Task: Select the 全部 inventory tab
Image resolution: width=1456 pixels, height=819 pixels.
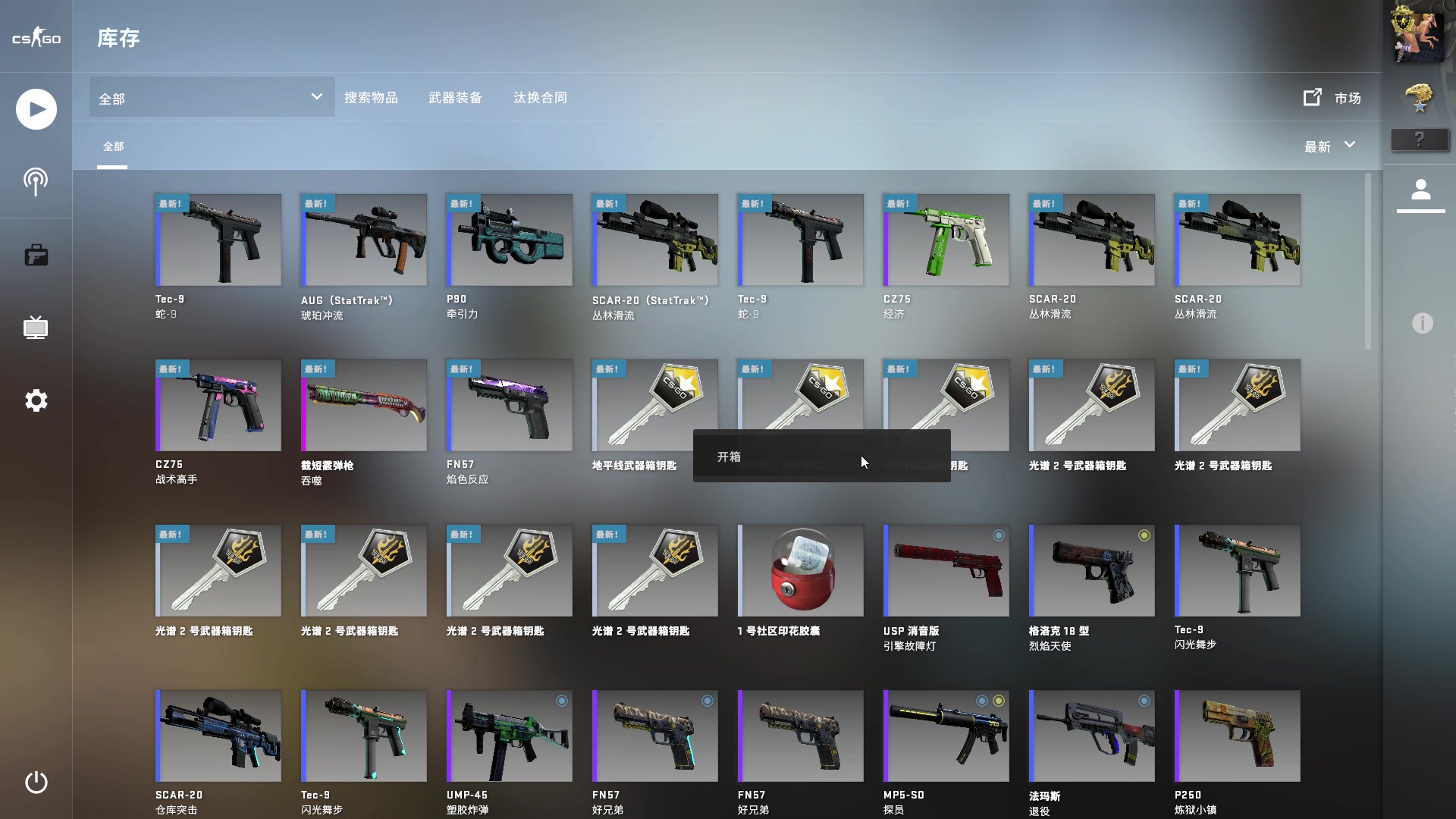Action: click(114, 146)
